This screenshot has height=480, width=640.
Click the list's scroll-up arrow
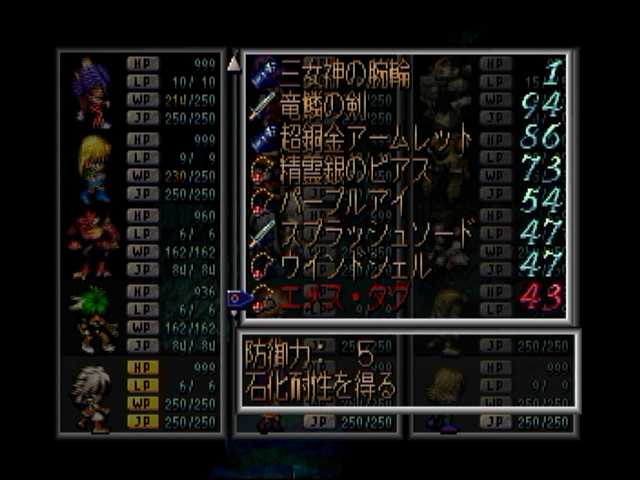234,65
